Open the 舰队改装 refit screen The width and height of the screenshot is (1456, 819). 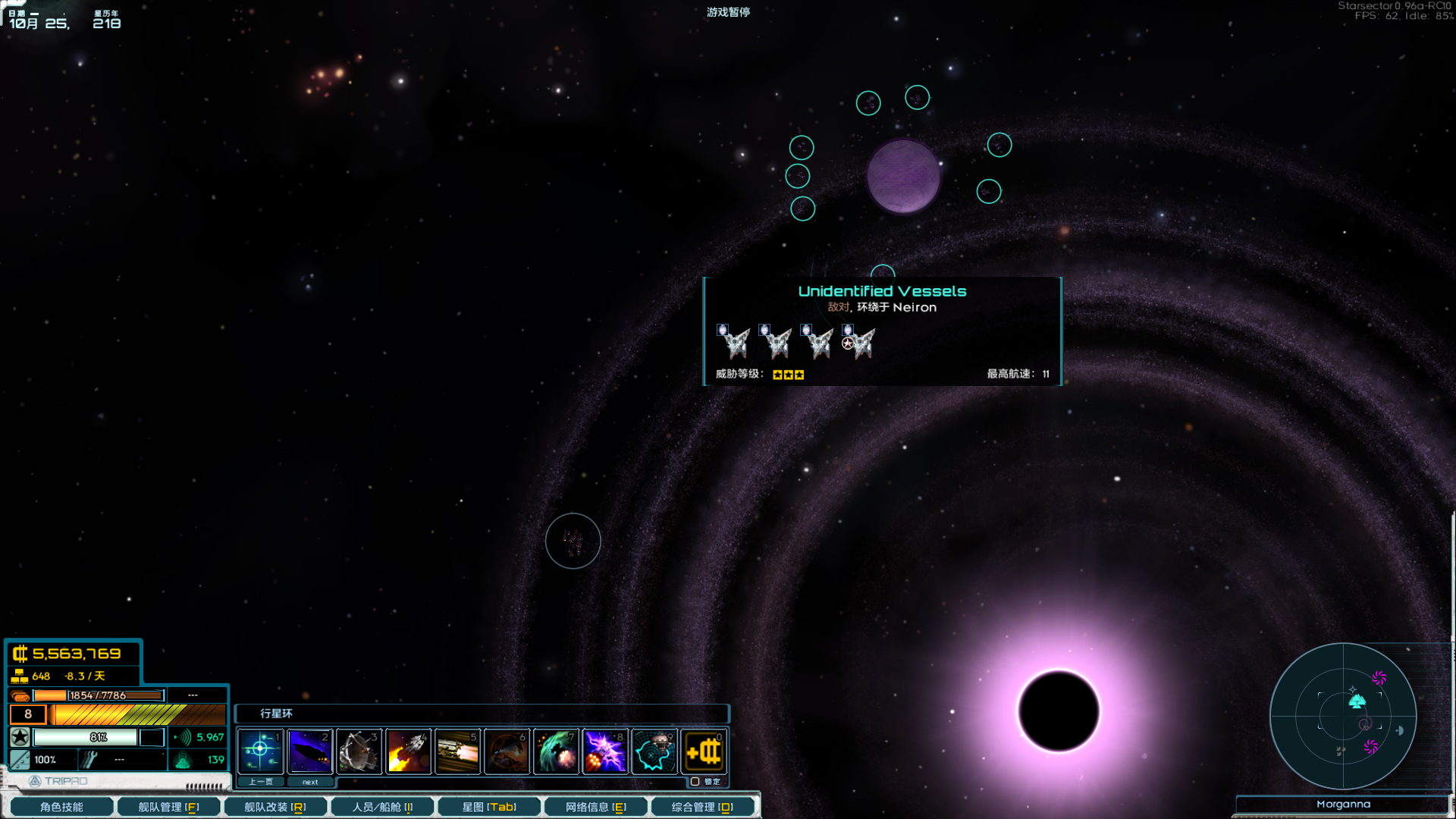pos(275,807)
